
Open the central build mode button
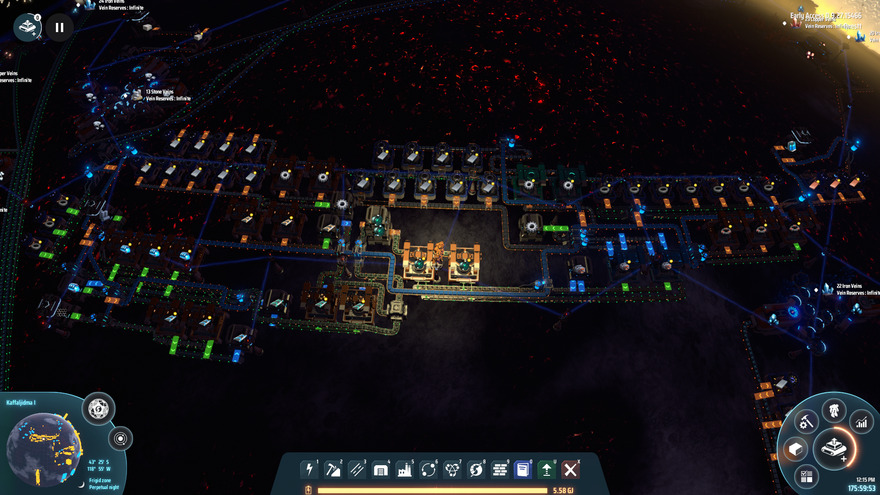833,449
